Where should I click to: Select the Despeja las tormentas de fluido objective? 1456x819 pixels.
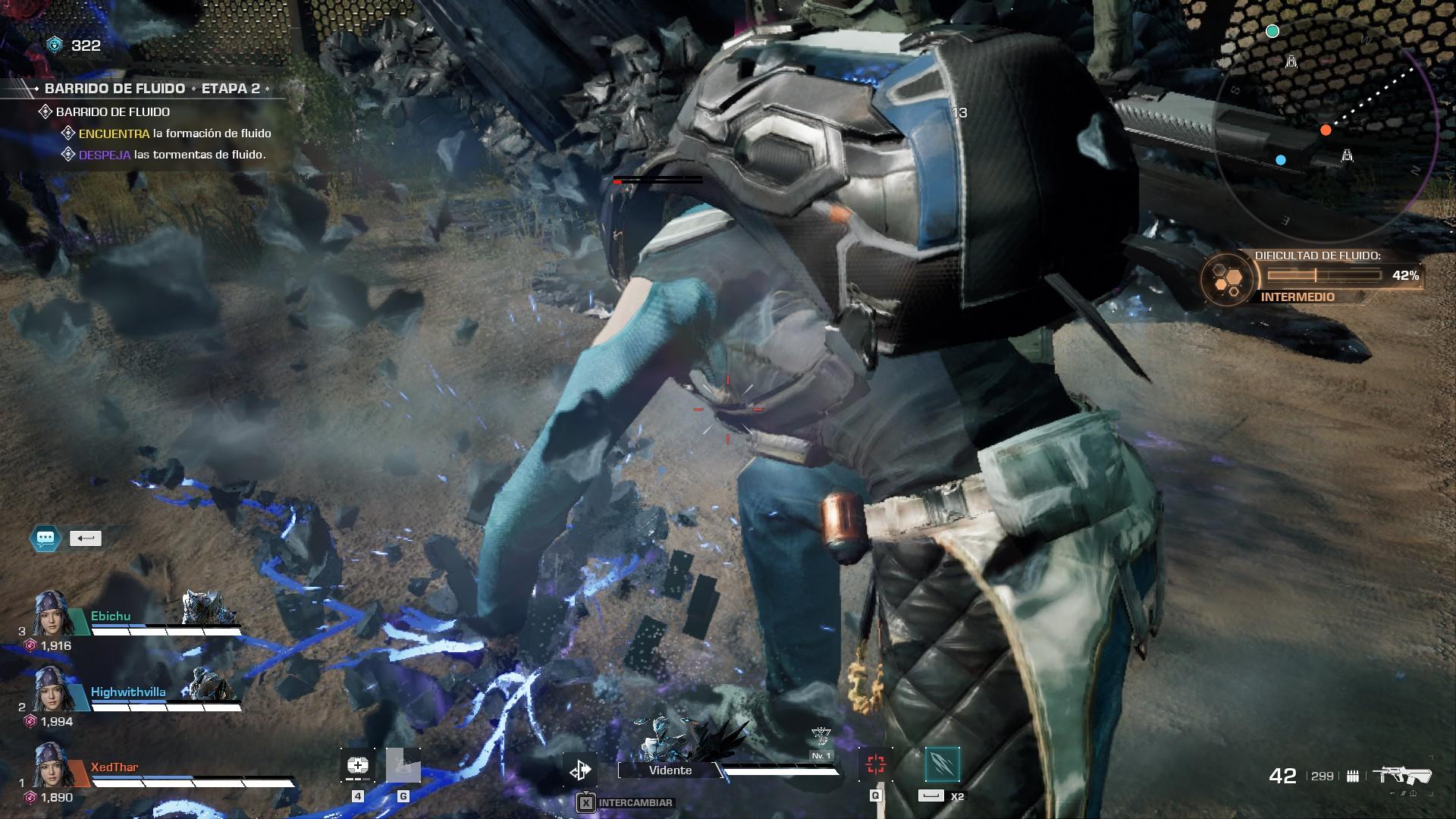[172, 155]
